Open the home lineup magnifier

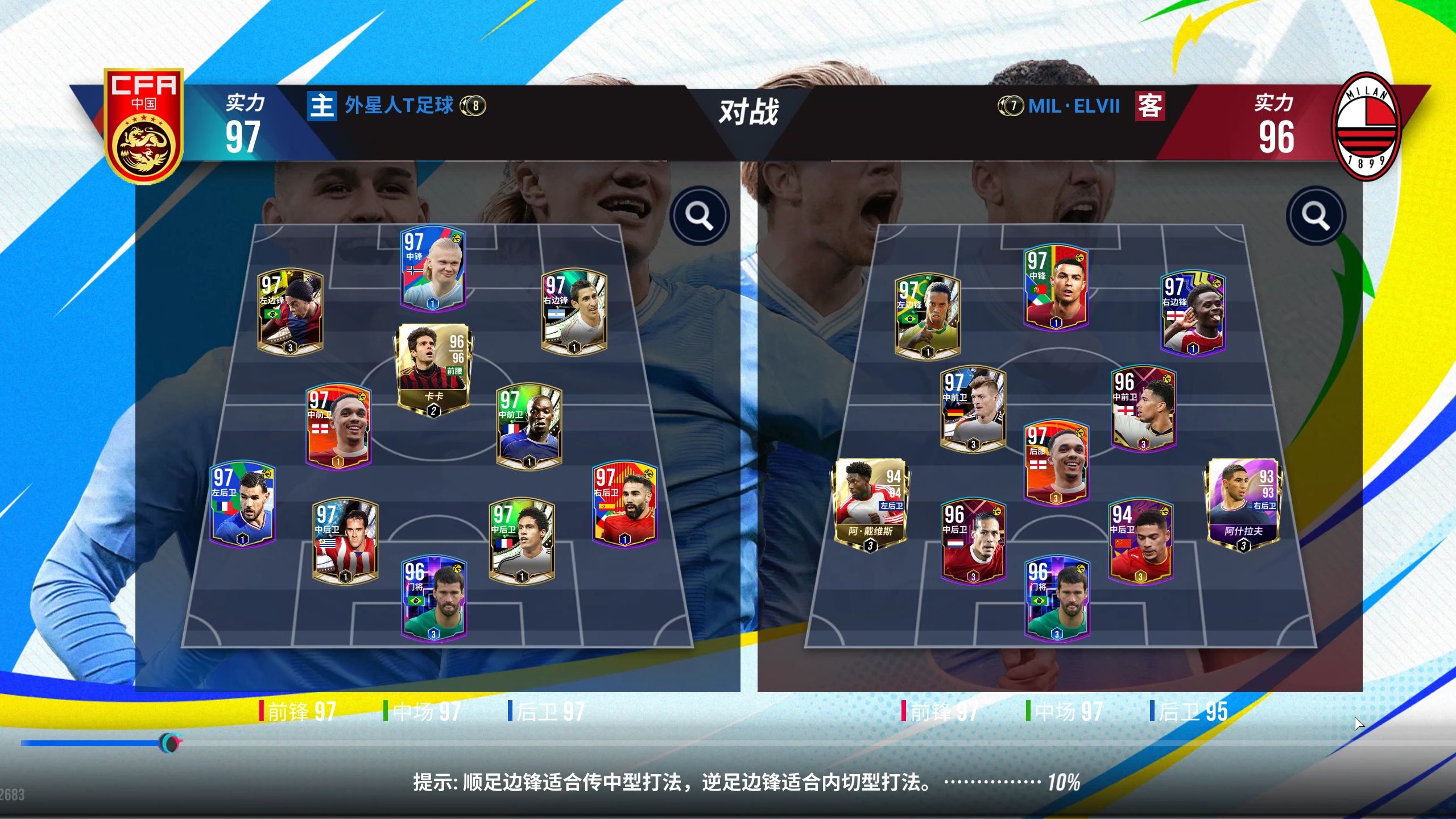click(x=699, y=216)
